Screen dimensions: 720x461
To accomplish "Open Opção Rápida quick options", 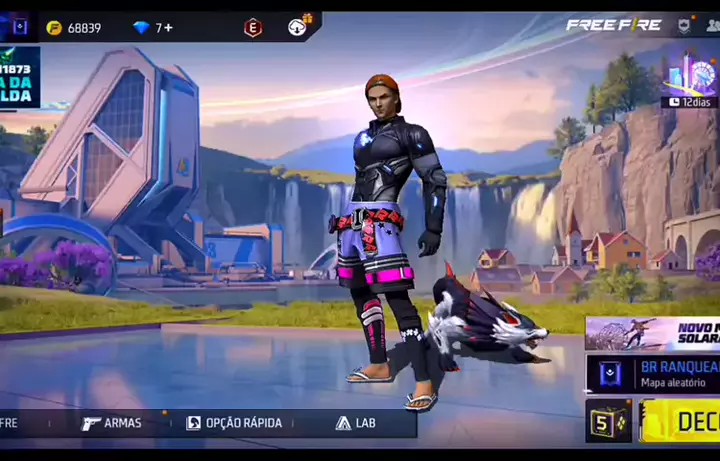I will pyautogui.click(x=234, y=423).
